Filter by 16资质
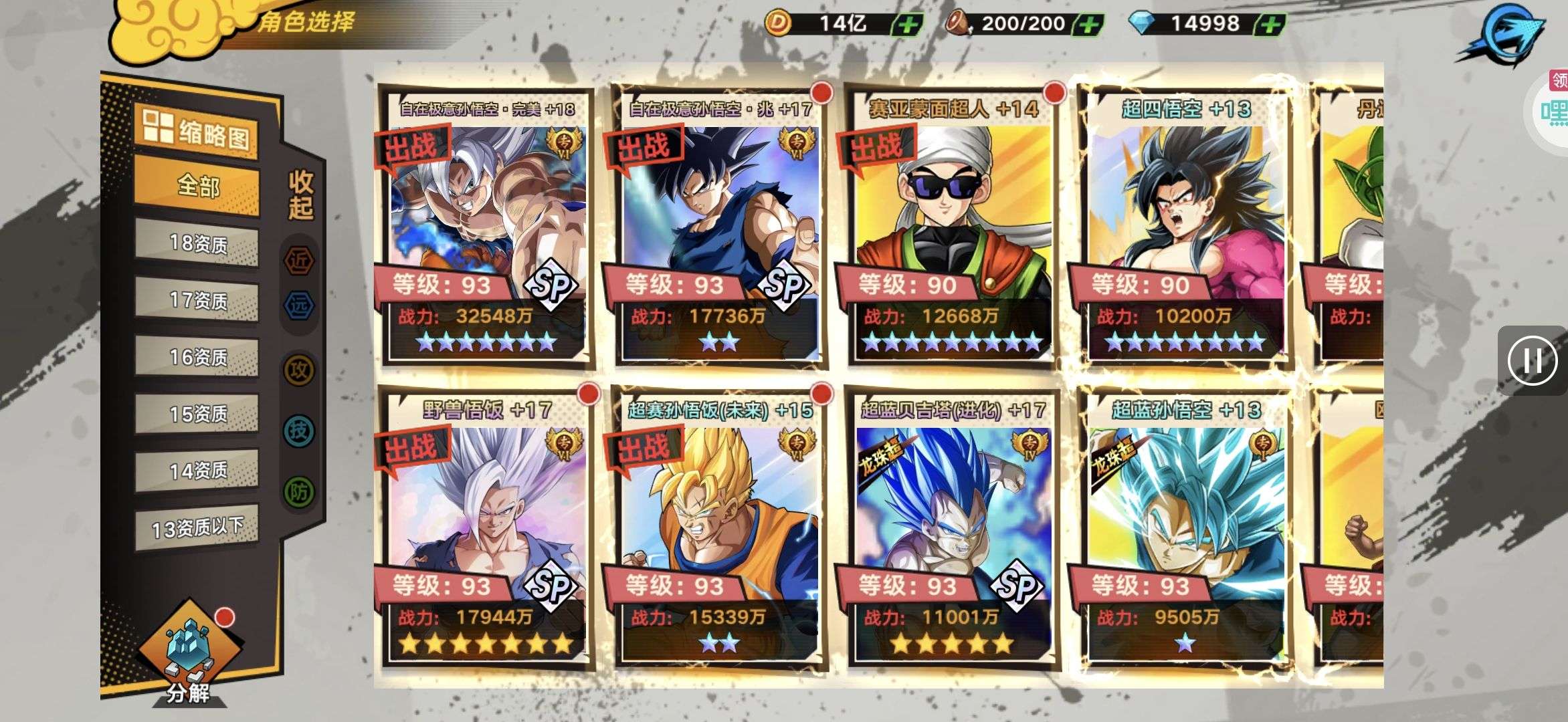The width and height of the screenshot is (1568, 722). click(197, 357)
